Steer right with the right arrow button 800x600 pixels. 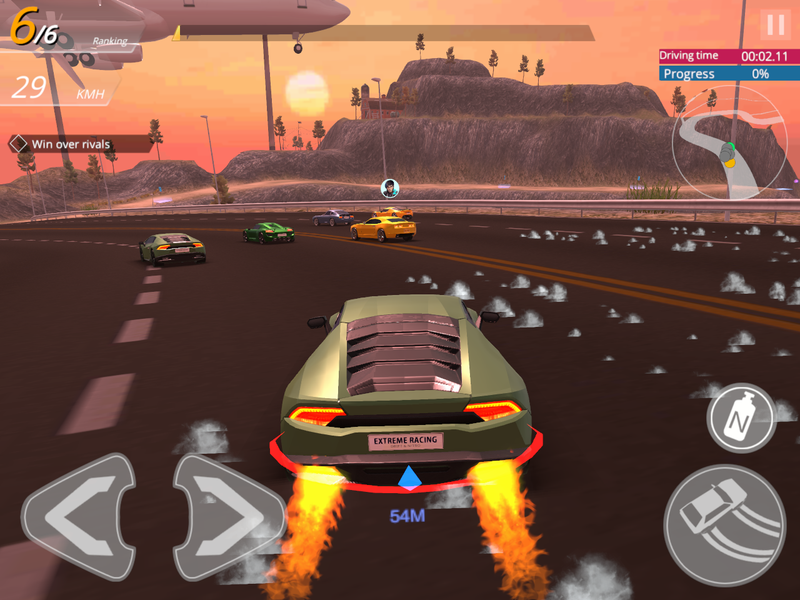(x=229, y=517)
